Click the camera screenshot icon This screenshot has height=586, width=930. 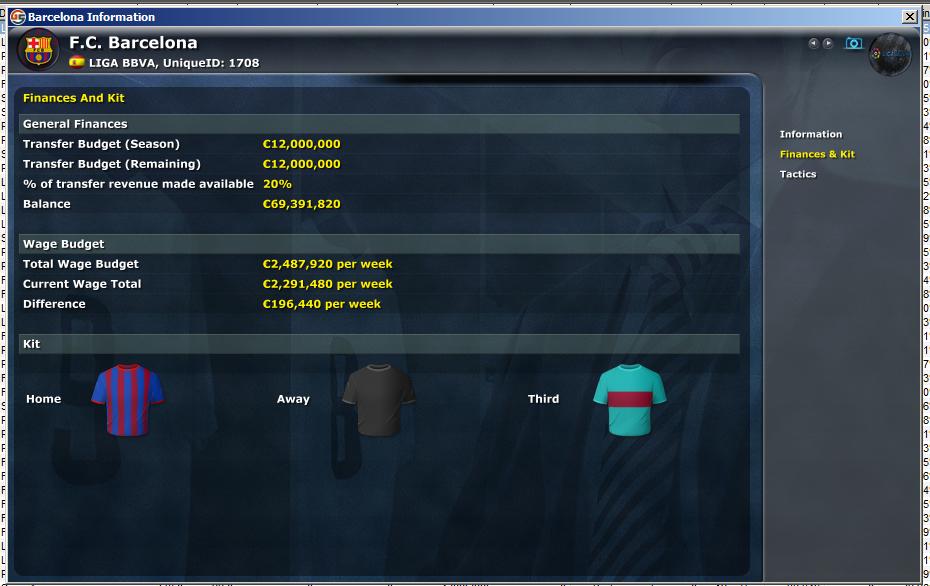click(853, 44)
